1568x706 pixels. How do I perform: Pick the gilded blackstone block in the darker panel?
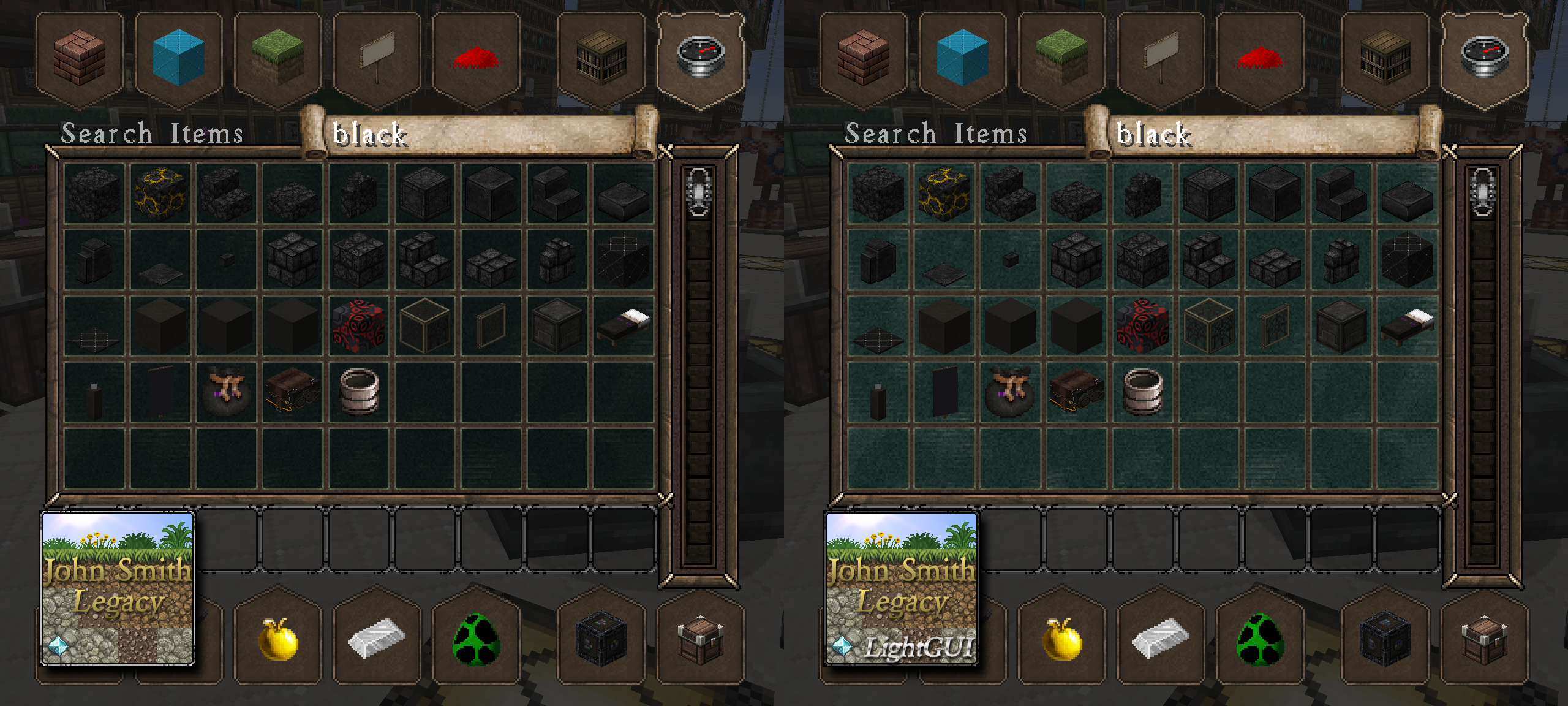click(160, 194)
